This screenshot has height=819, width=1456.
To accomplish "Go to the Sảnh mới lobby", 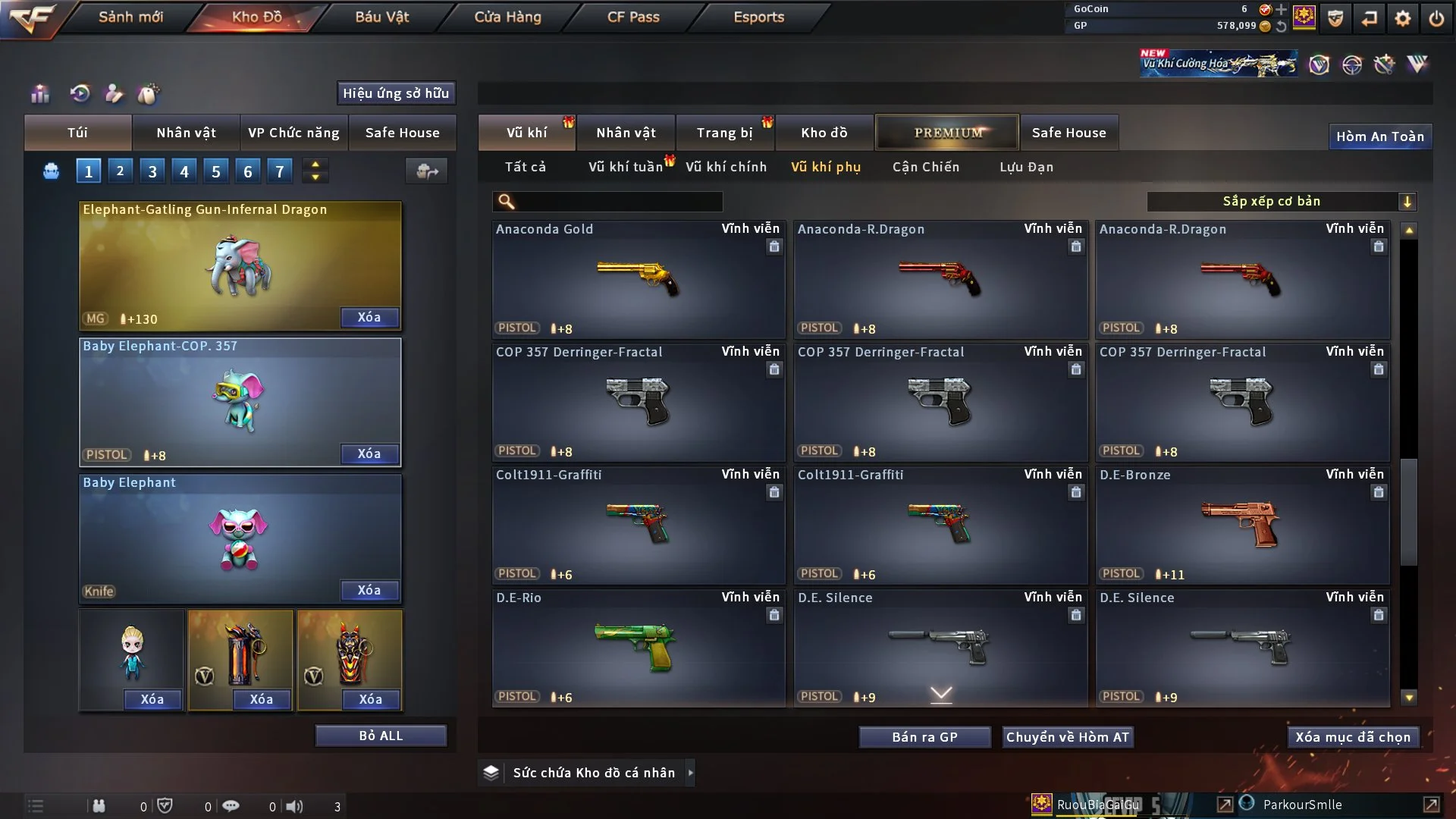I will (x=130, y=17).
